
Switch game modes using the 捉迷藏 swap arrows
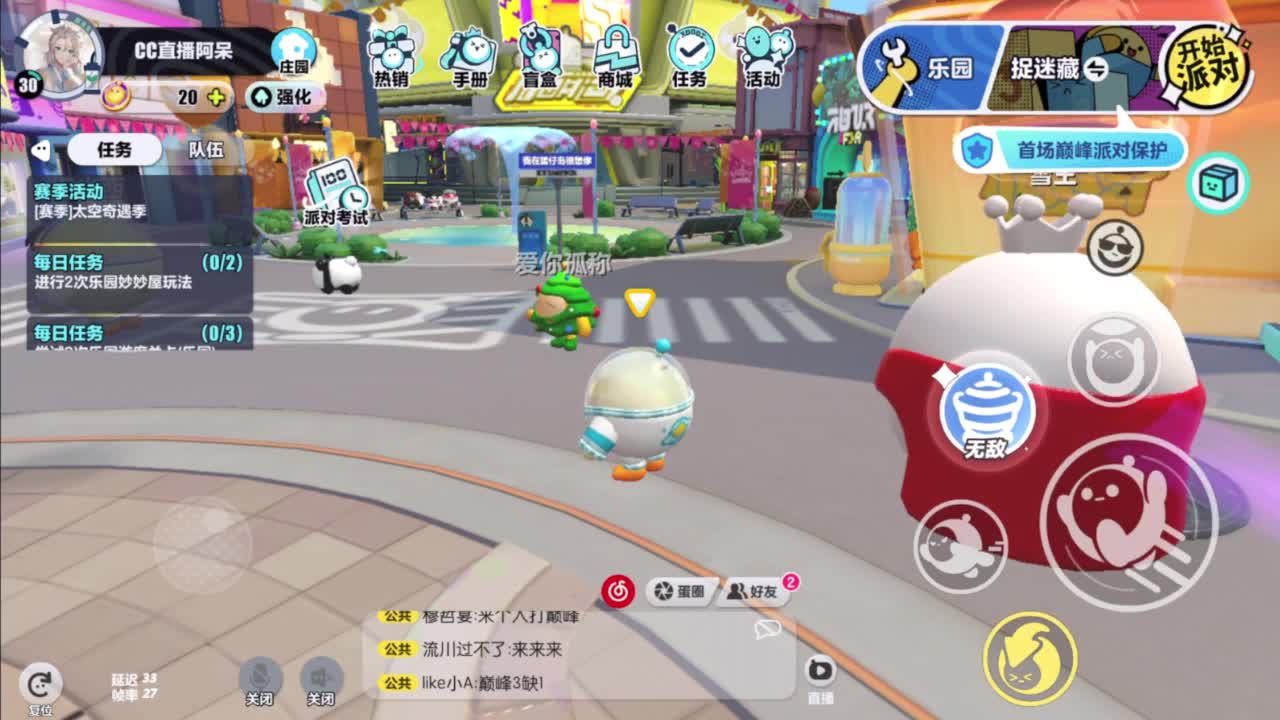[1096, 70]
